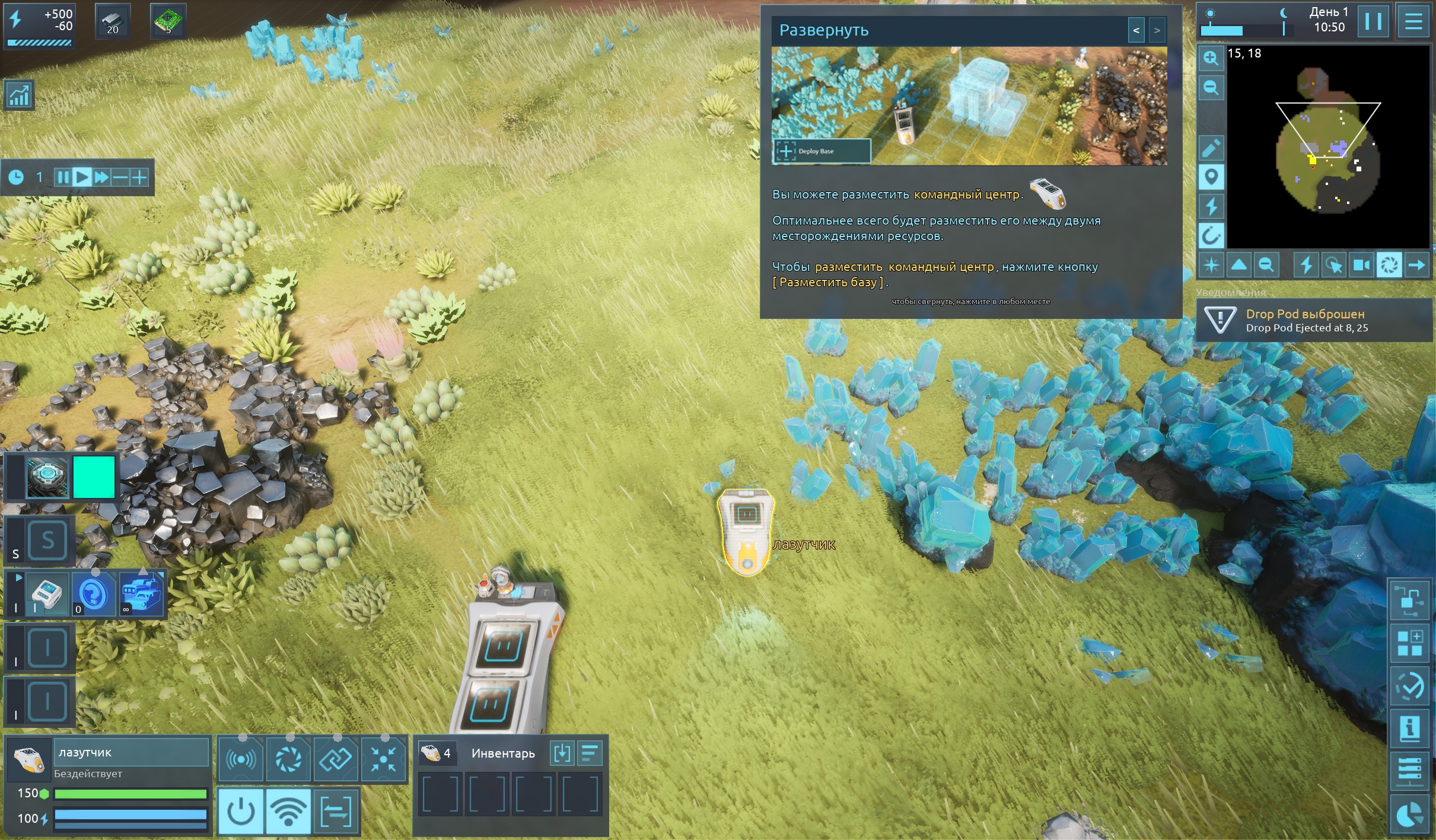Click the map marker pin tool
Screen dimensions: 1436x840
point(1211,177)
